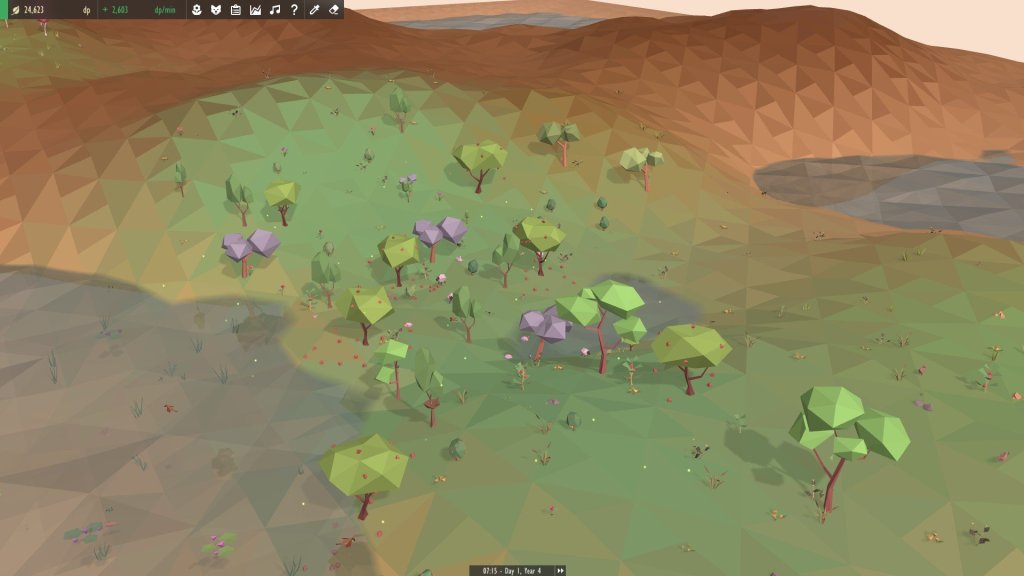The width and height of the screenshot is (1024, 576).
Task: Open the statistics graph panel
Action: tap(255, 10)
